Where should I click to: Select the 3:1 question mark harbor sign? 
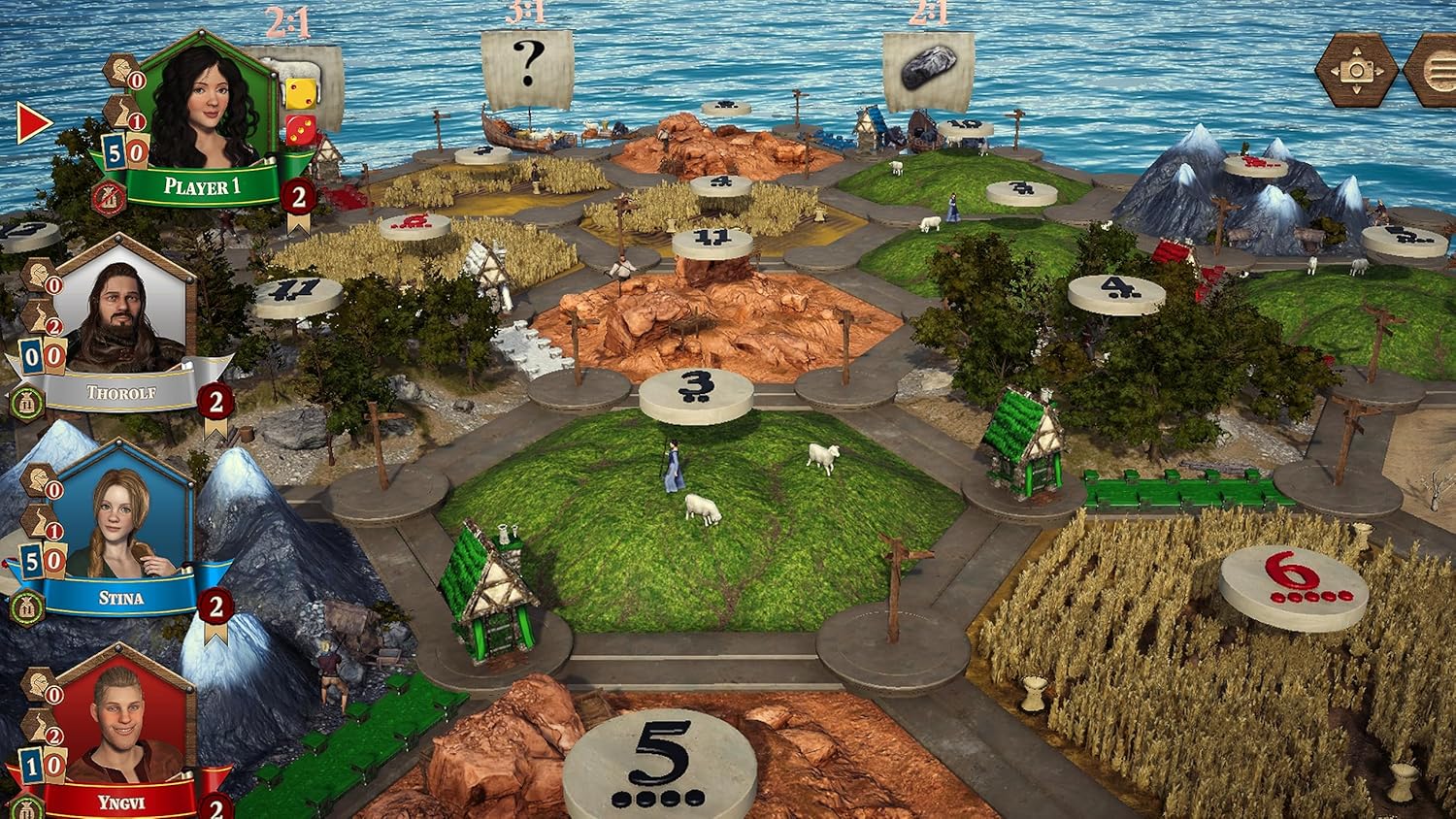pyautogui.click(x=527, y=66)
